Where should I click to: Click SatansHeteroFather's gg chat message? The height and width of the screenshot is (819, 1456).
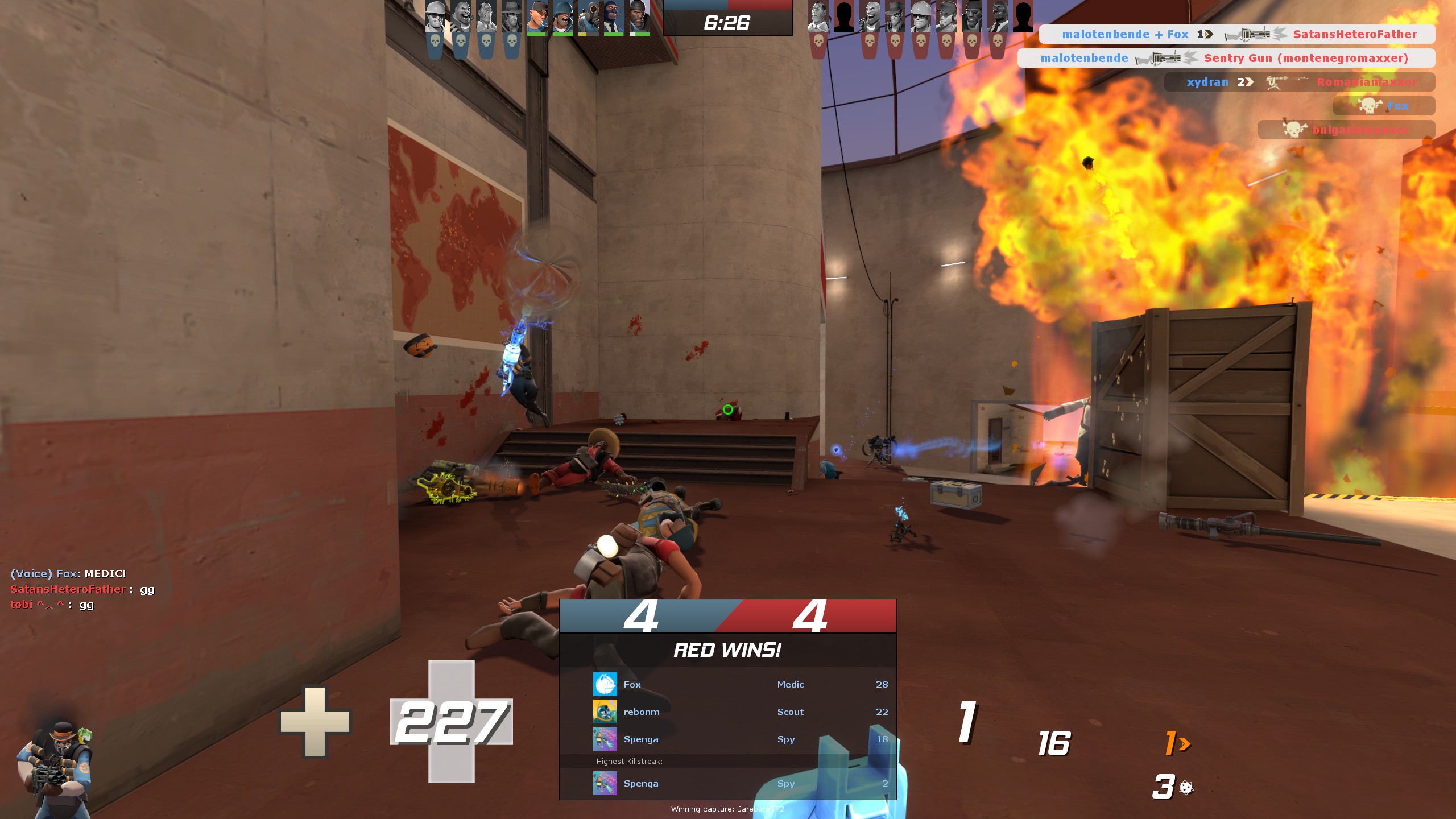tap(82, 589)
